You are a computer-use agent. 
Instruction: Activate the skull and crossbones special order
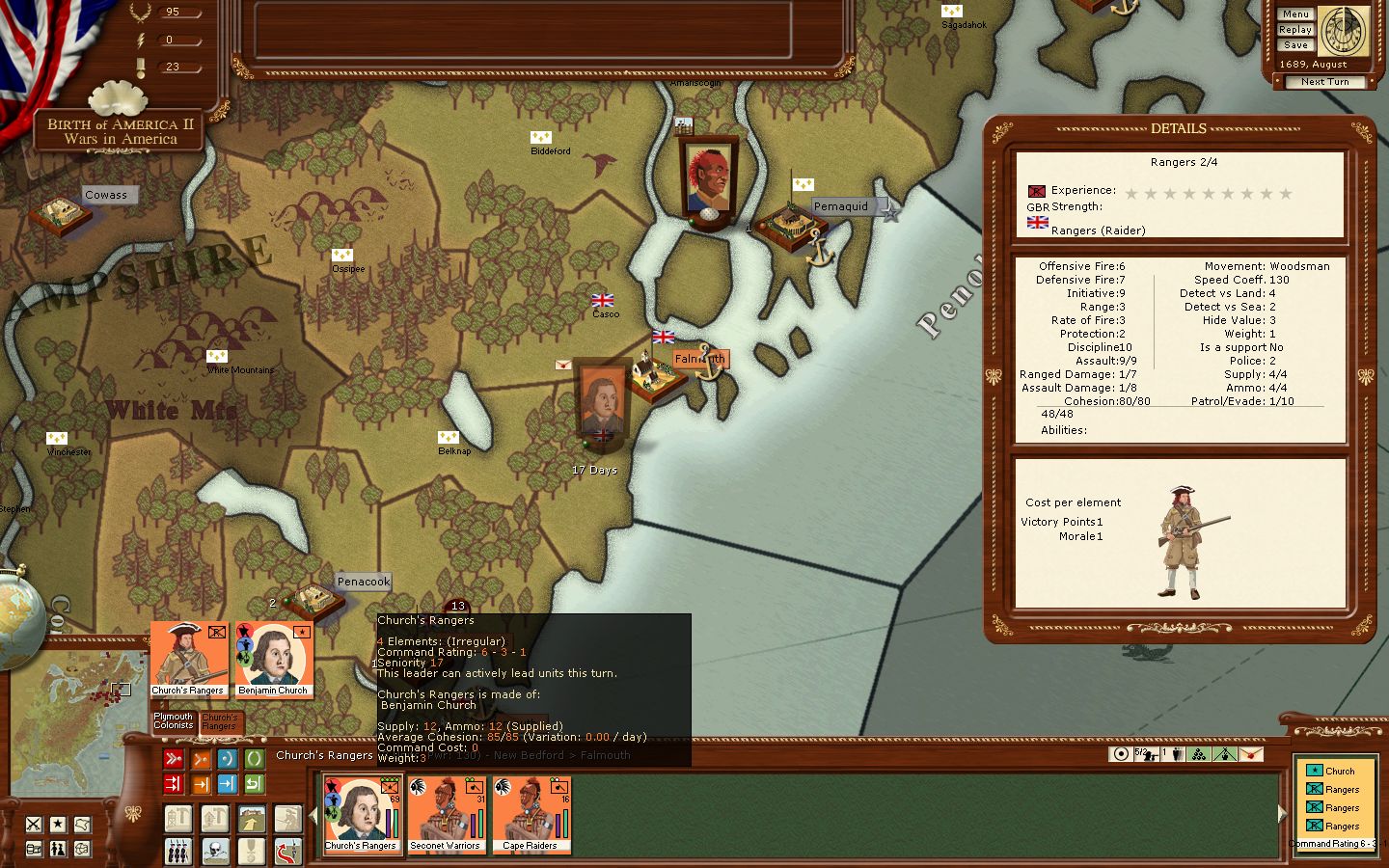(x=215, y=852)
